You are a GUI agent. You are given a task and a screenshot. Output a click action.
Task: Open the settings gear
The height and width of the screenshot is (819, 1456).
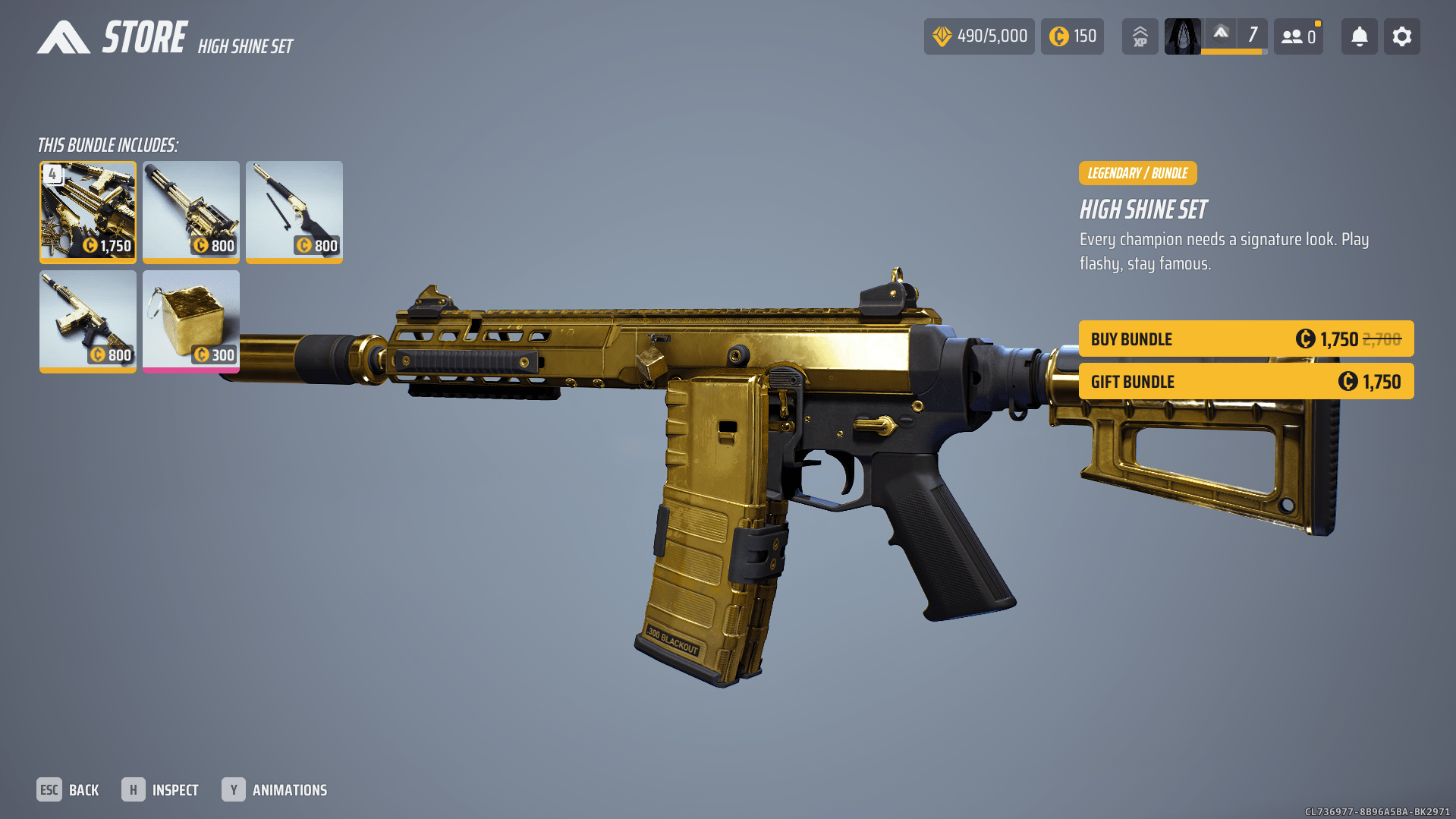coord(1401,36)
